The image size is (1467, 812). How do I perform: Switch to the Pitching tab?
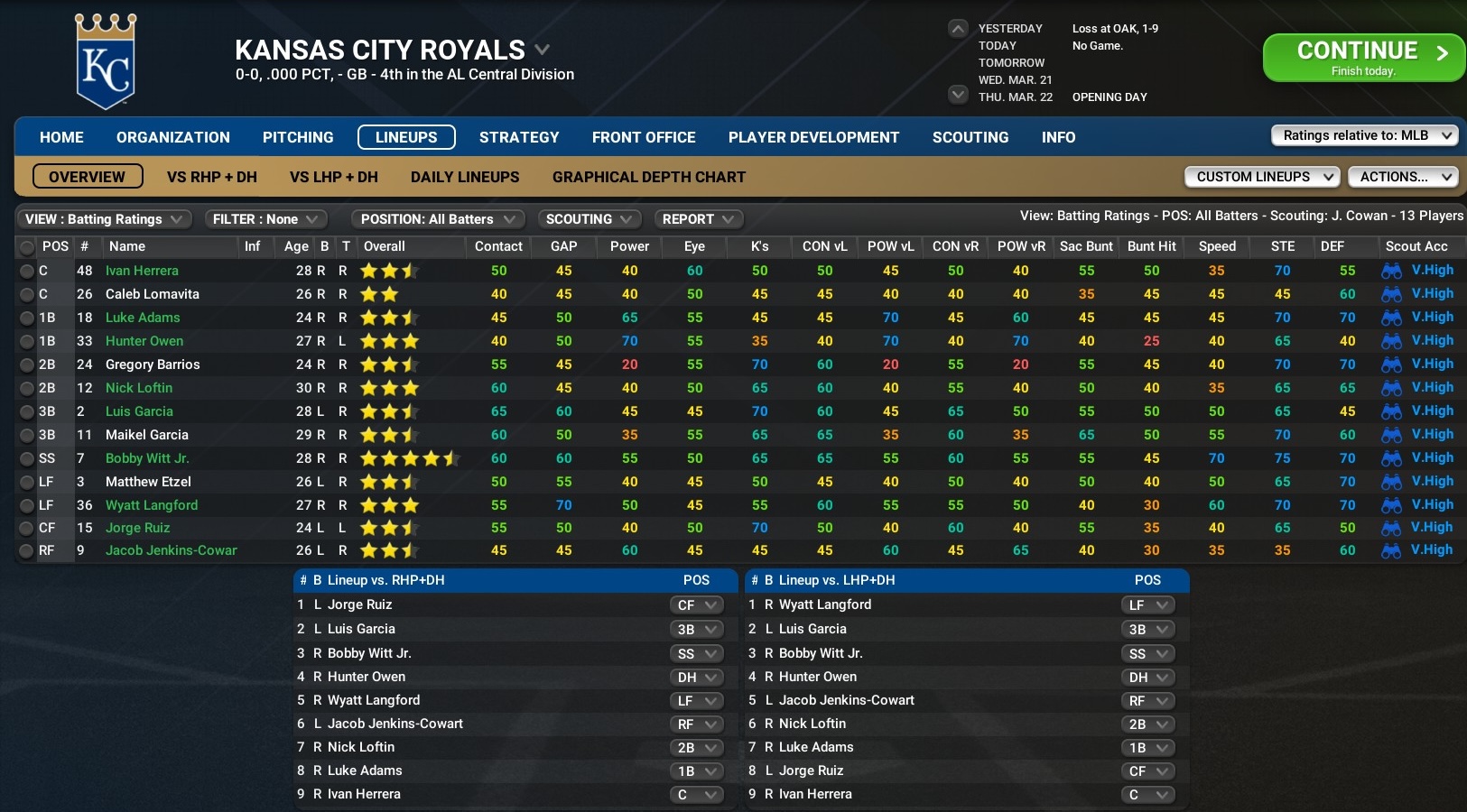tap(298, 137)
